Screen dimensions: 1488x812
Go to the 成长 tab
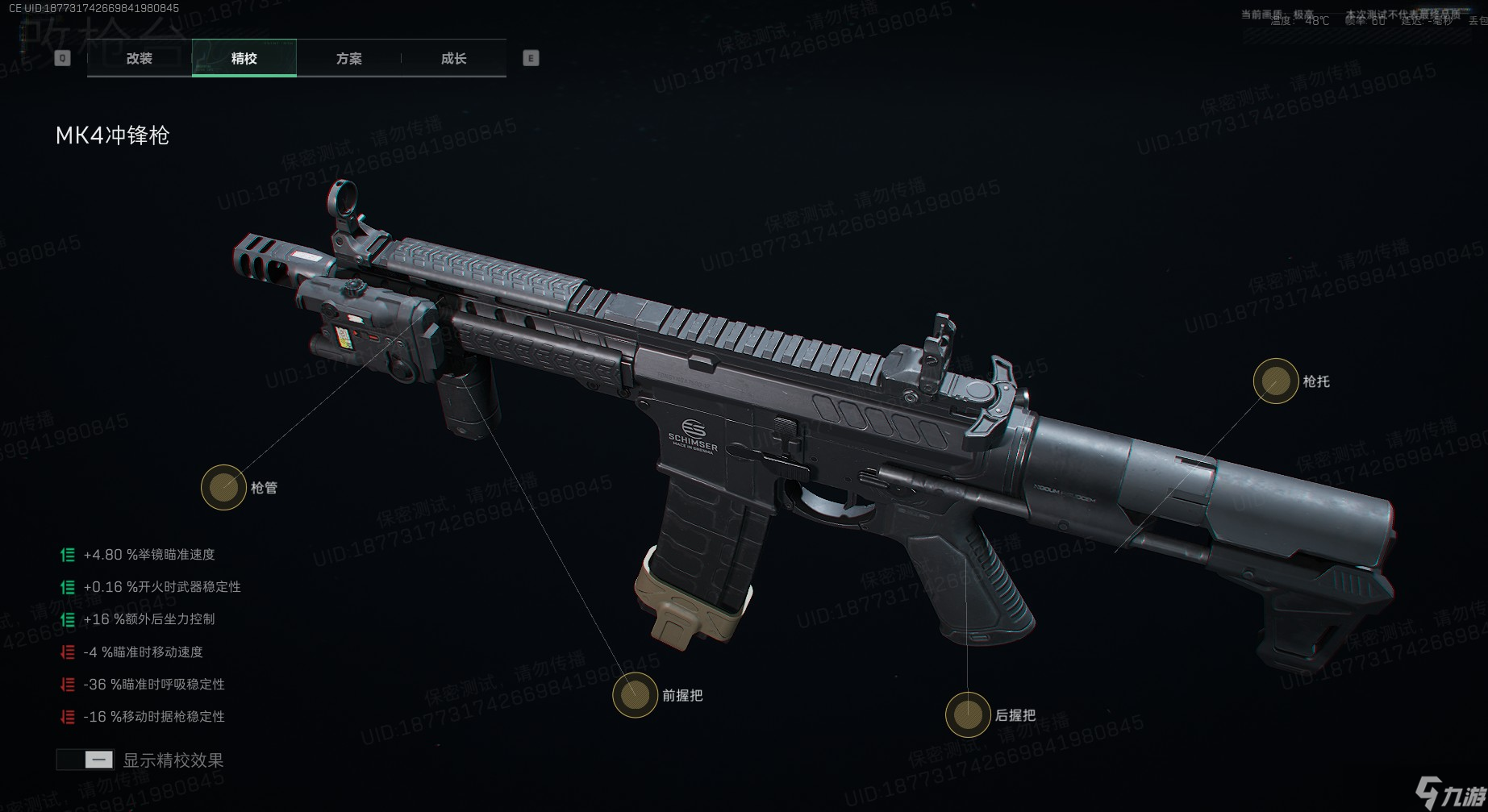[453, 58]
